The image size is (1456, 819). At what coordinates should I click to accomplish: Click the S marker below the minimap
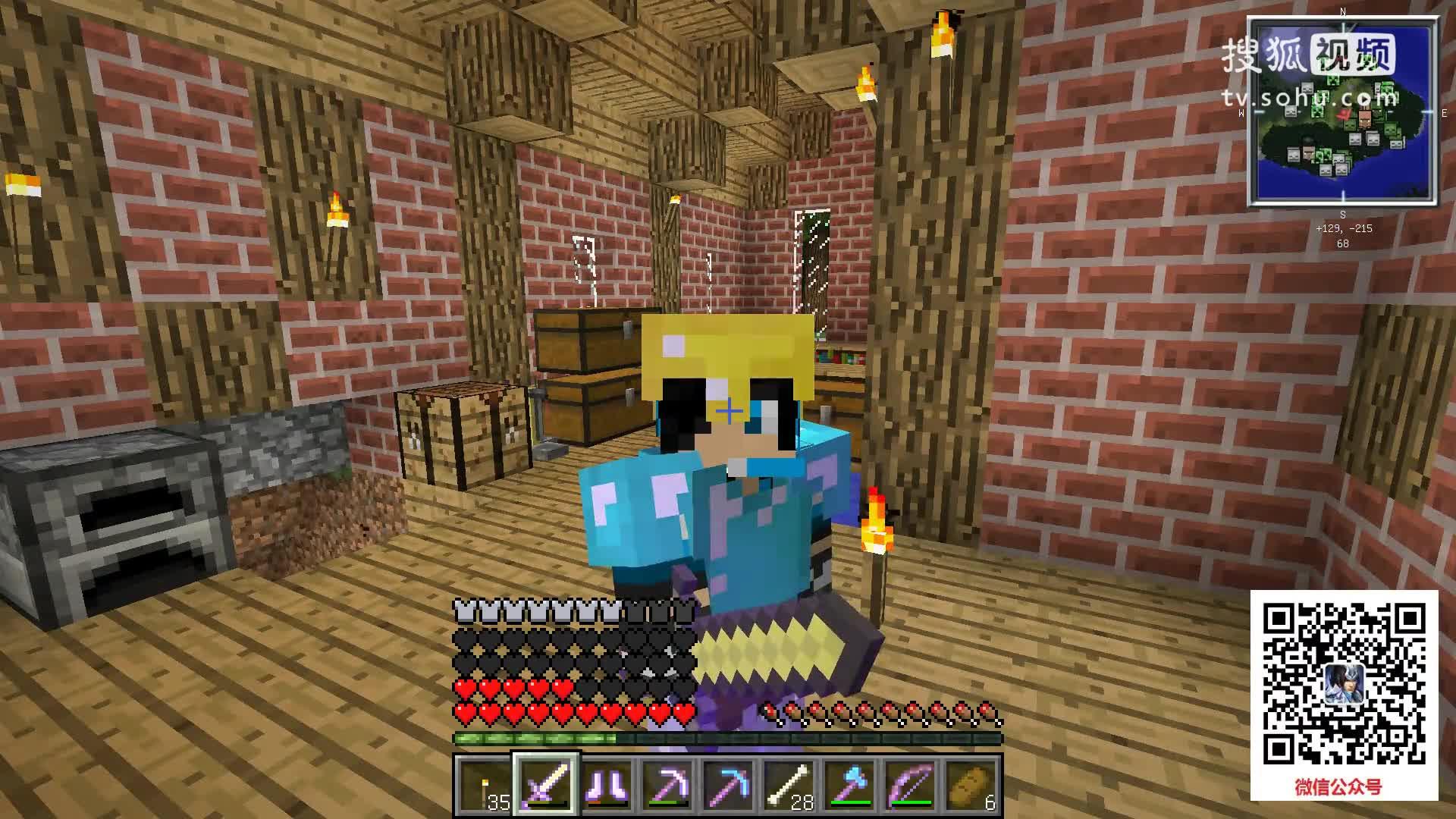1342,215
